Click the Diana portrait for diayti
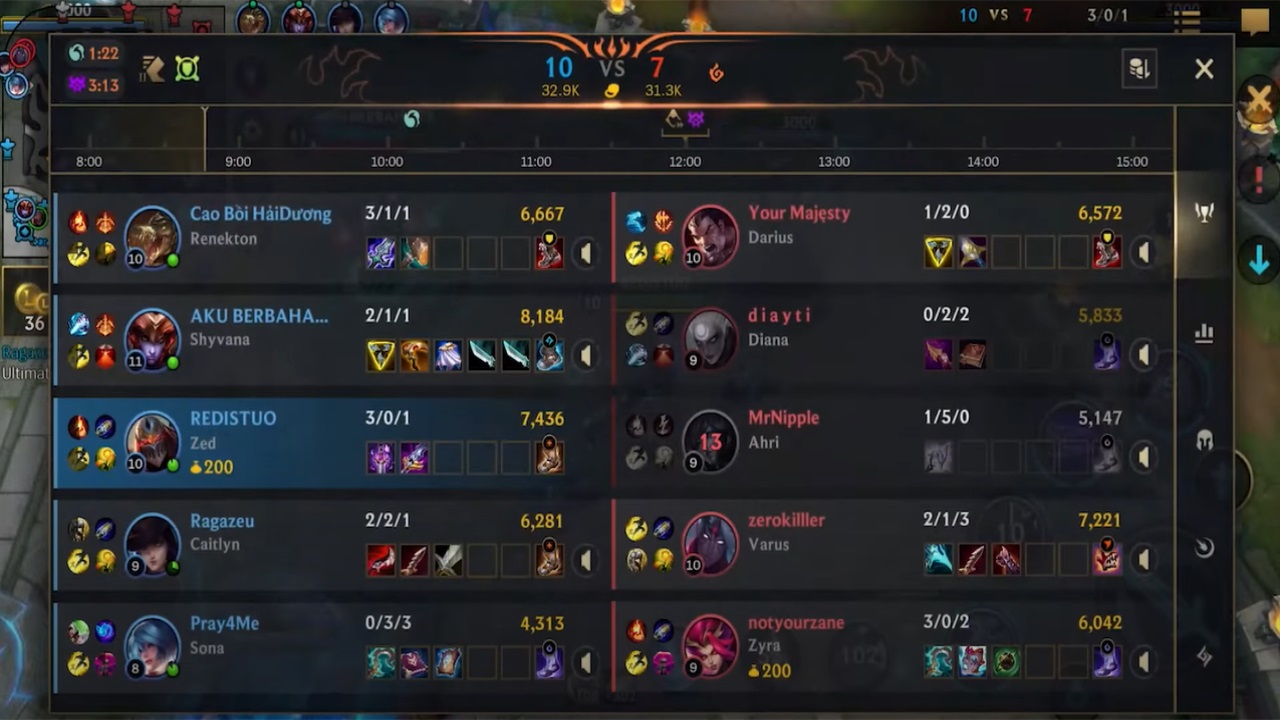Image resolution: width=1280 pixels, height=720 pixels. [710, 340]
